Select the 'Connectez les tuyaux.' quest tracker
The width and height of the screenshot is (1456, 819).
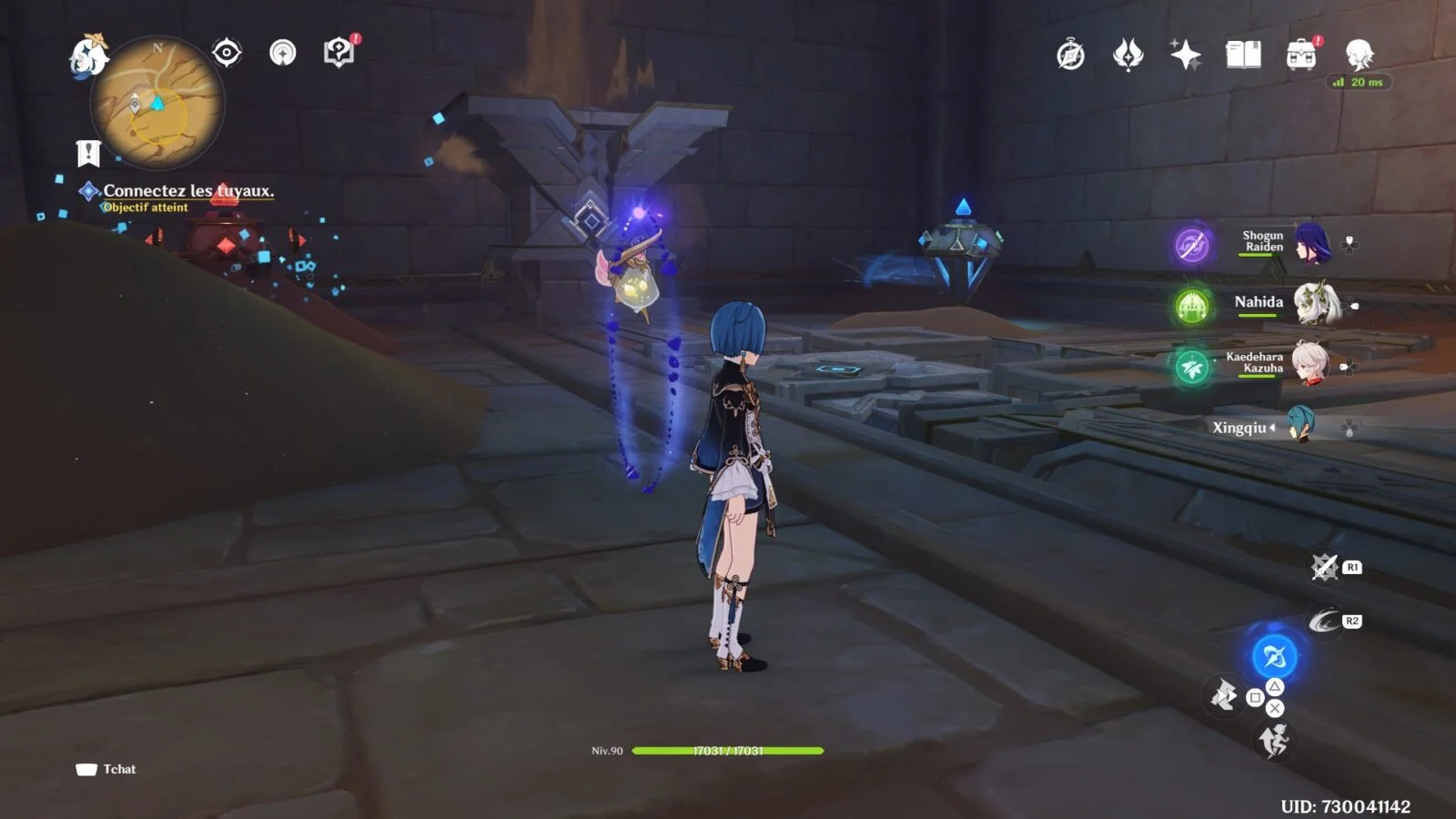click(x=187, y=191)
